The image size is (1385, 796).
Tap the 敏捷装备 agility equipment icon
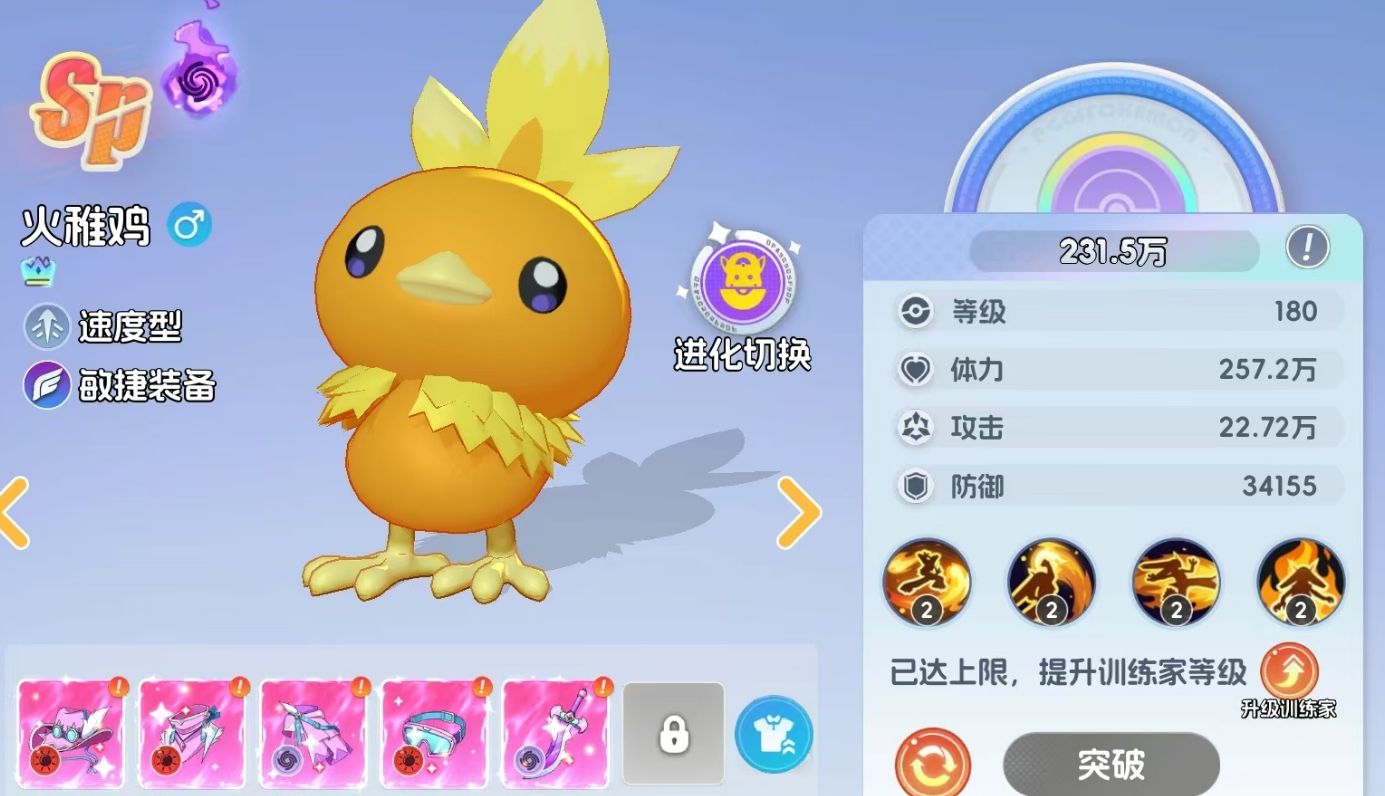pos(46,385)
